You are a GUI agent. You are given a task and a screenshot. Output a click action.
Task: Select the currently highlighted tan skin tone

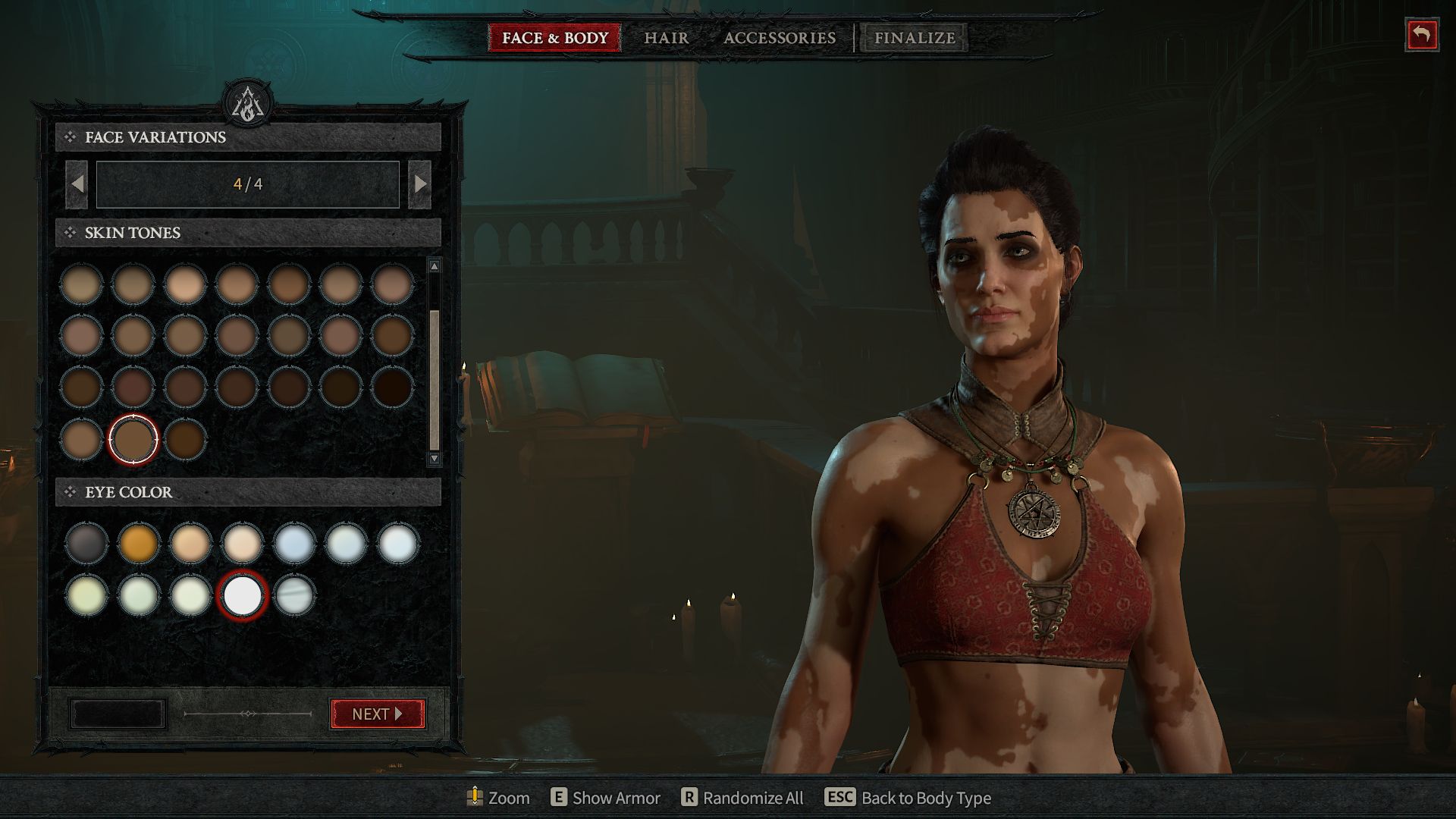(x=133, y=439)
